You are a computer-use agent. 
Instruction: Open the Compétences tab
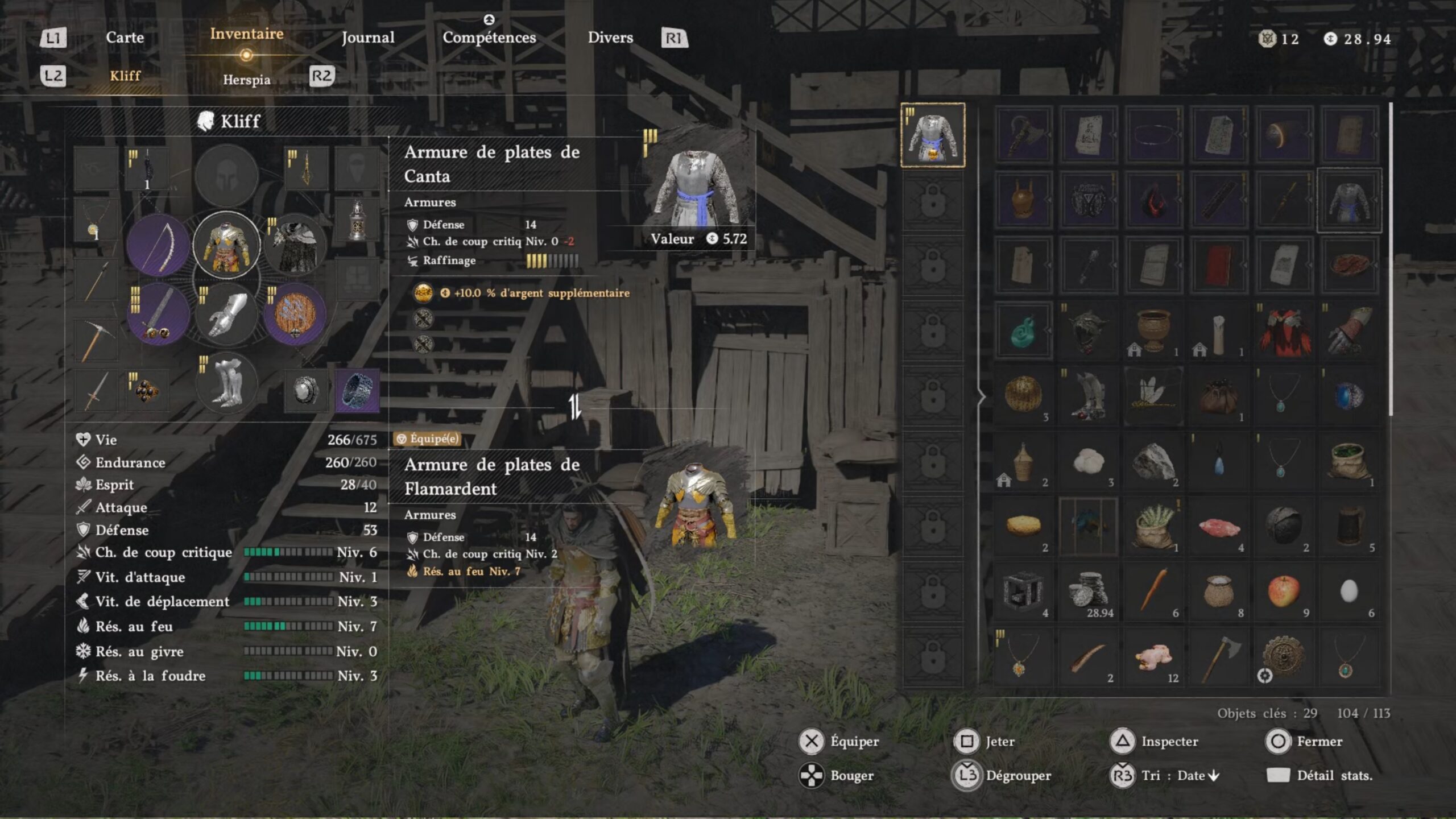489,38
